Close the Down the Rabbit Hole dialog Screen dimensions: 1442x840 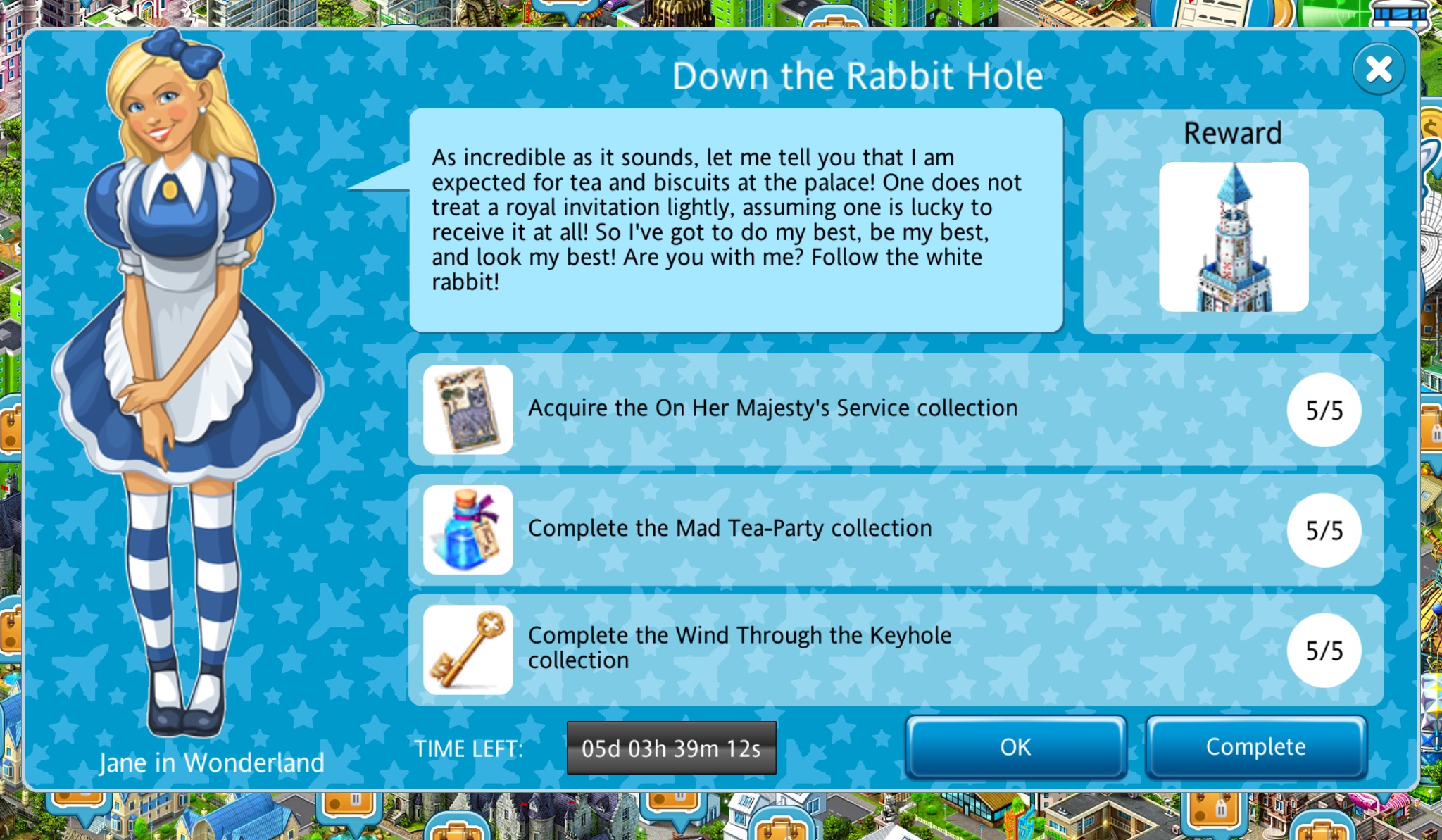1378,69
